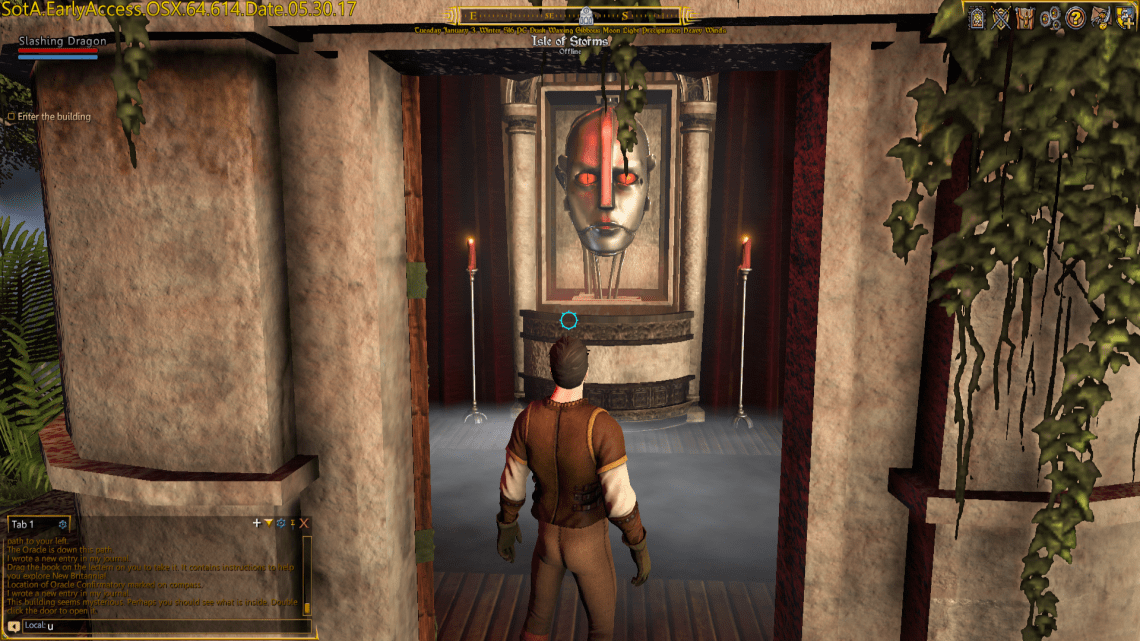The height and width of the screenshot is (641, 1140).
Task: Open the crossed swords skills icon
Action: tap(1000, 17)
